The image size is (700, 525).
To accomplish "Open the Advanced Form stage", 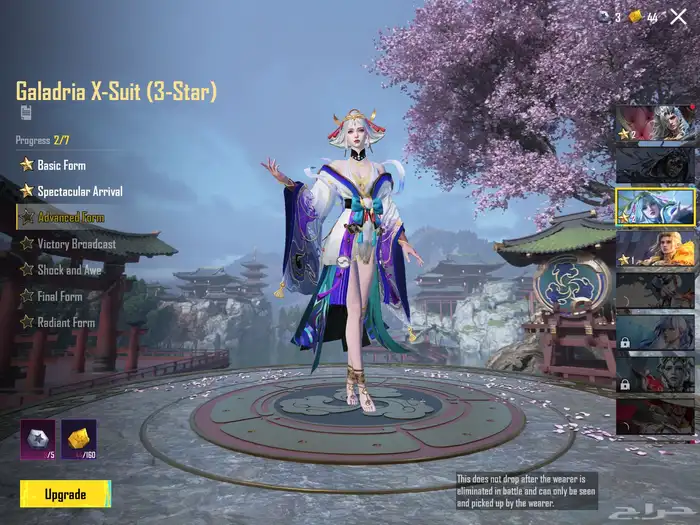I will pos(70,217).
